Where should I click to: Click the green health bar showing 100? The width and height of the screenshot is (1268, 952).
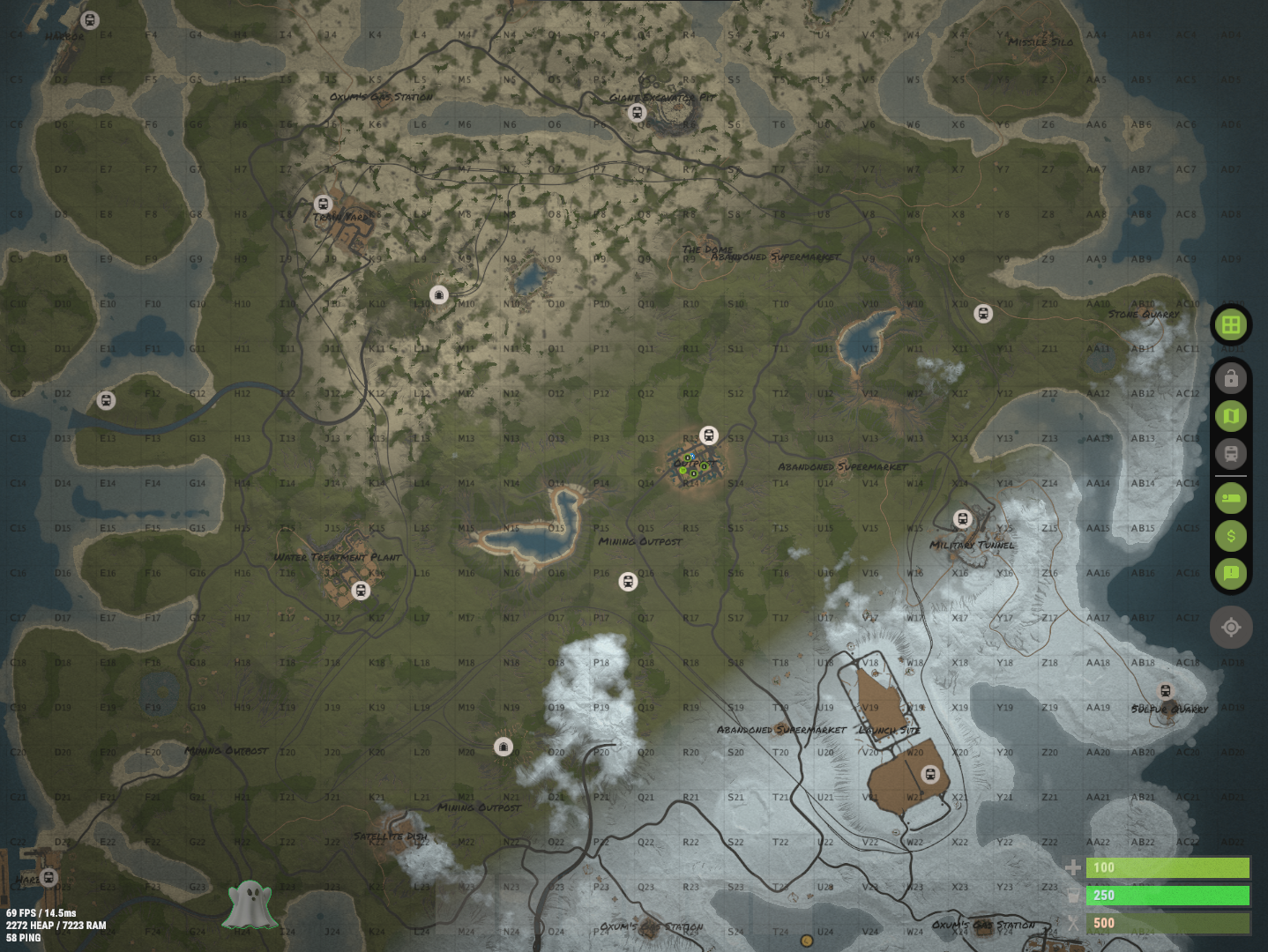[x=1168, y=868]
